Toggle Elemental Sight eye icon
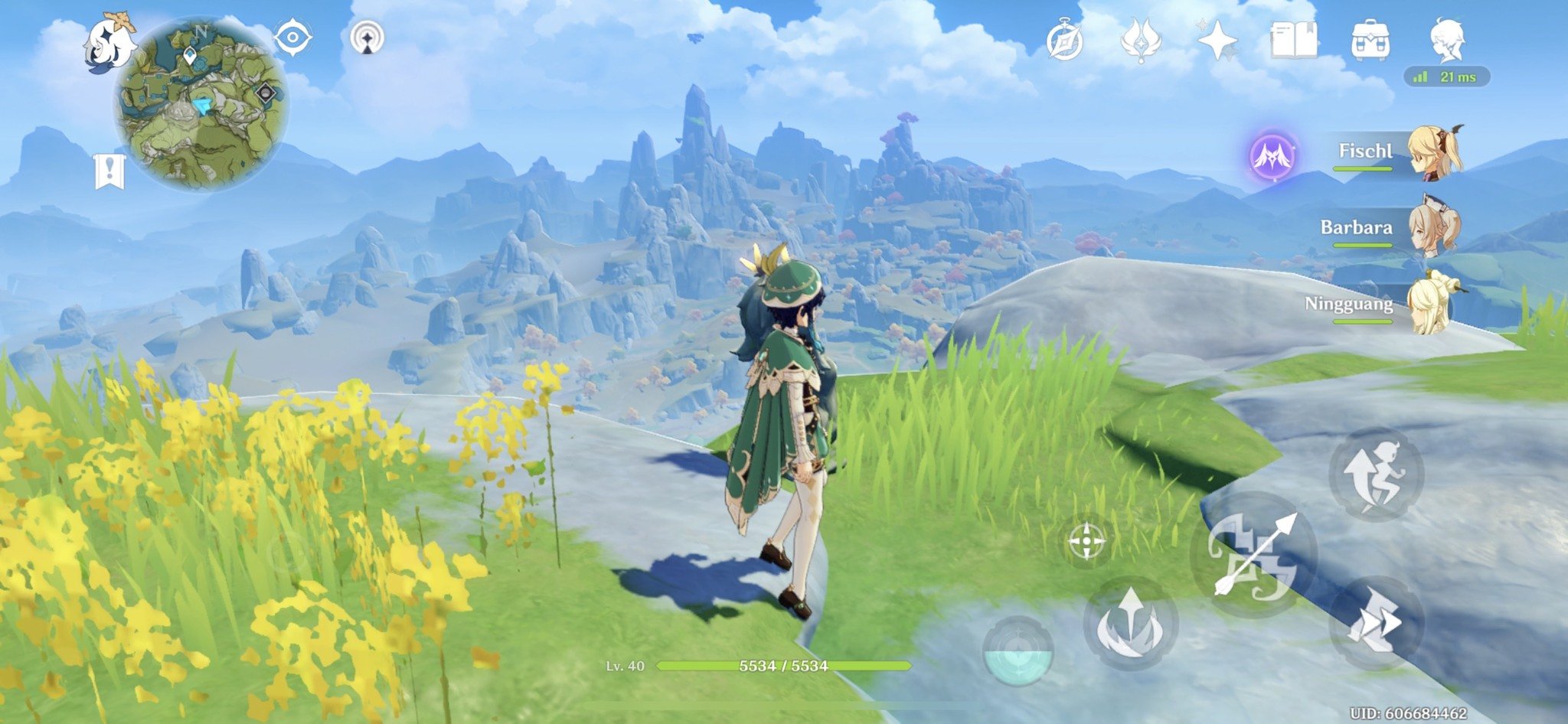Image resolution: width=1568 pixels, height=724 pixels. (292, 37)
